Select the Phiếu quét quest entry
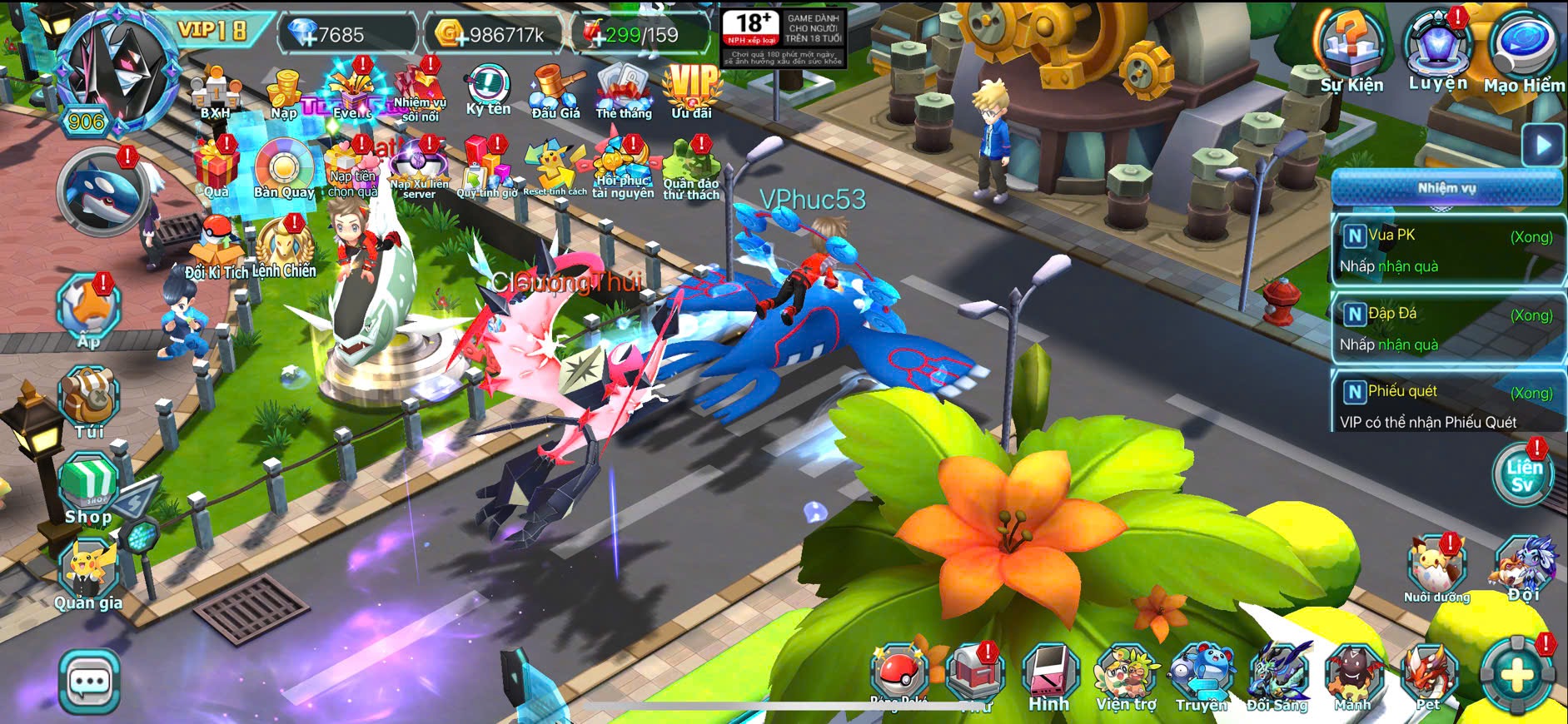This screenshot has width=1568, height=724. (1447, 403)
